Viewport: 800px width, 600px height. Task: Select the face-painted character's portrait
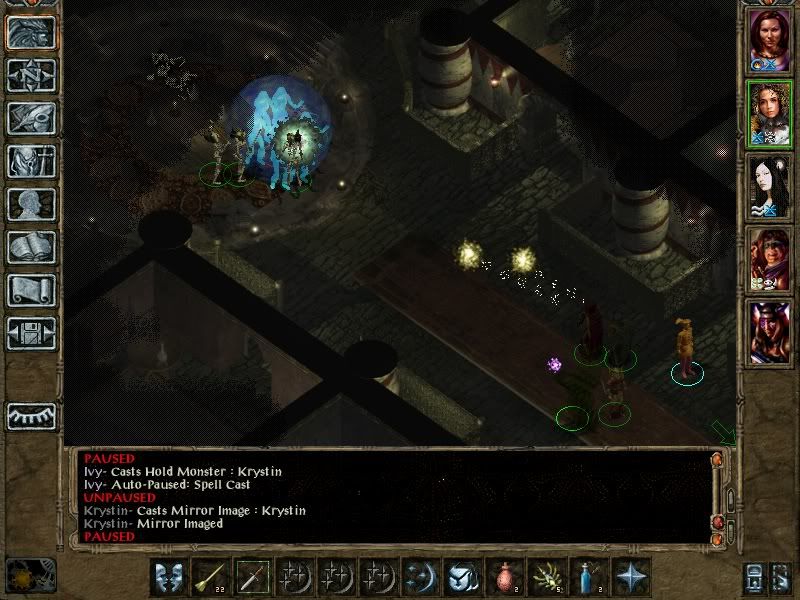[770, 260]
